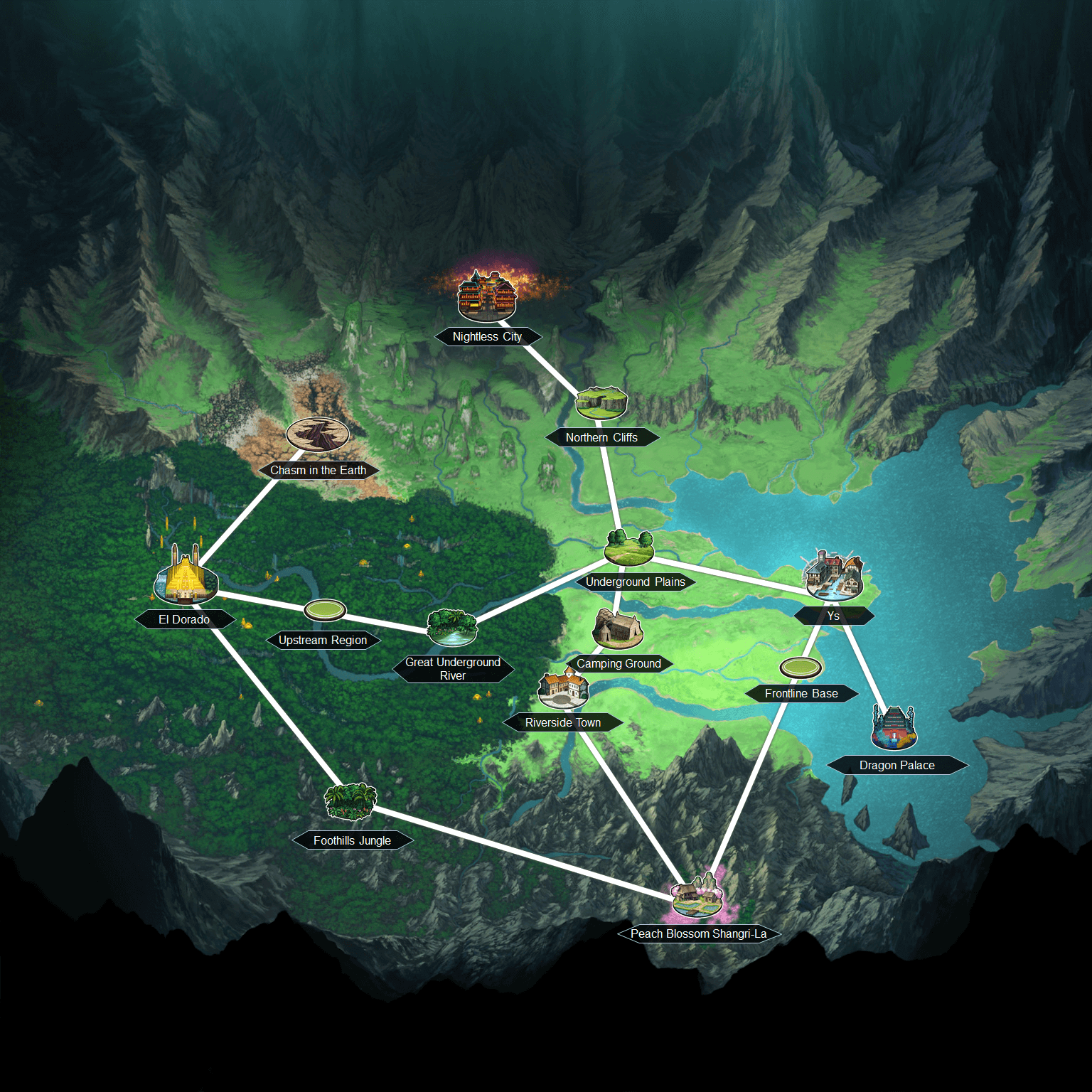Select the Peach Blossom Shangri-La label
Viewport: 1092px width, 1092px height.
[698, 934]
